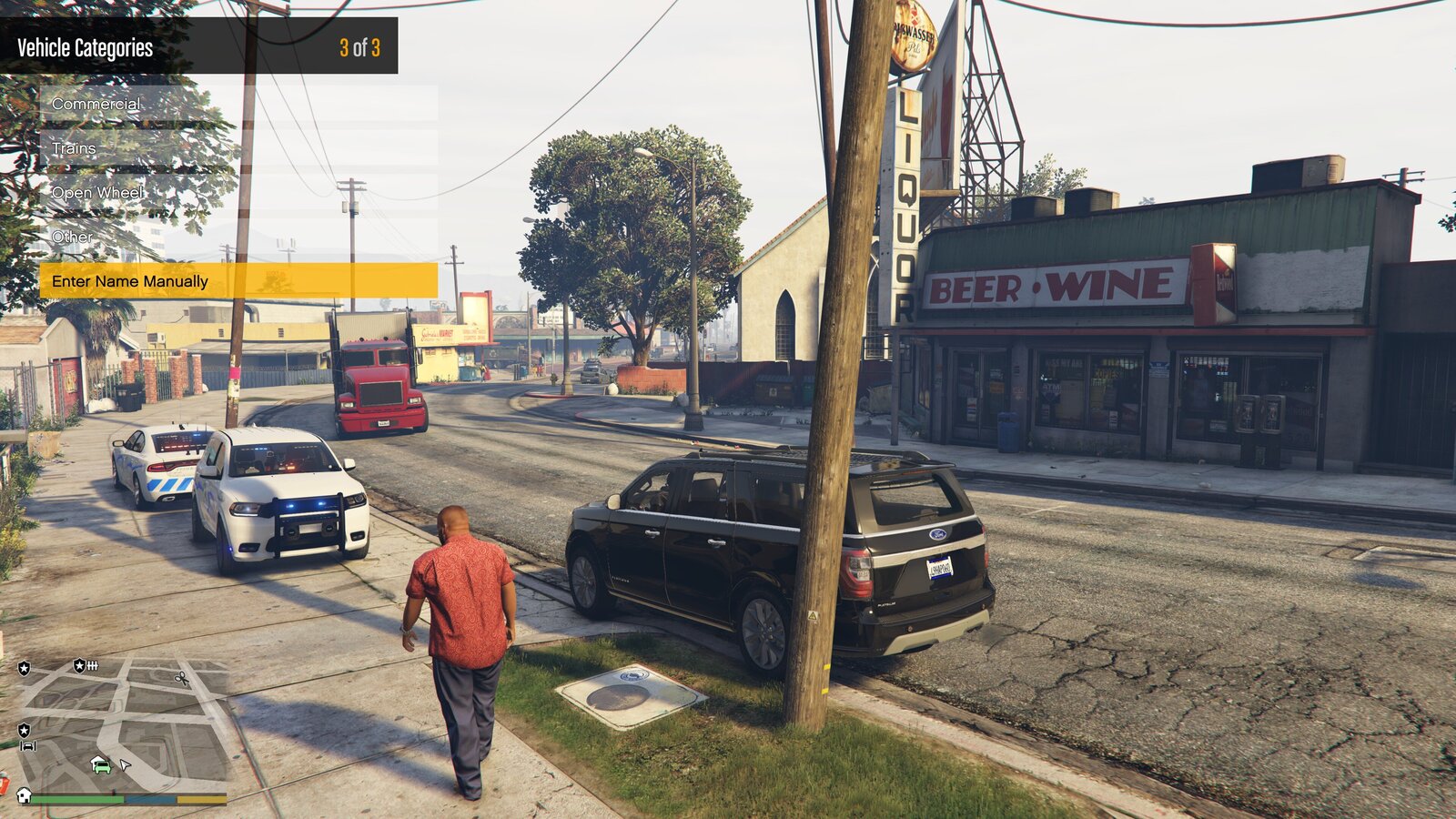Screen dimensions: 1456x819
Task: Click the scissors barber marker on minimap
Action: (182, 678)
